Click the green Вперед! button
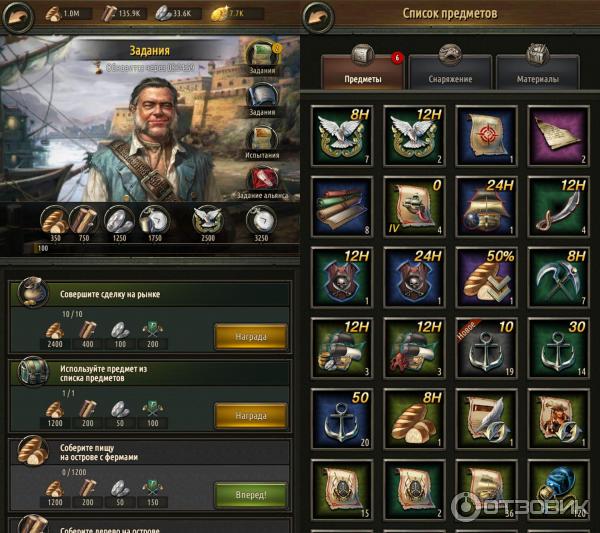Screen dimensions: 600x533 tap(250, 494)
